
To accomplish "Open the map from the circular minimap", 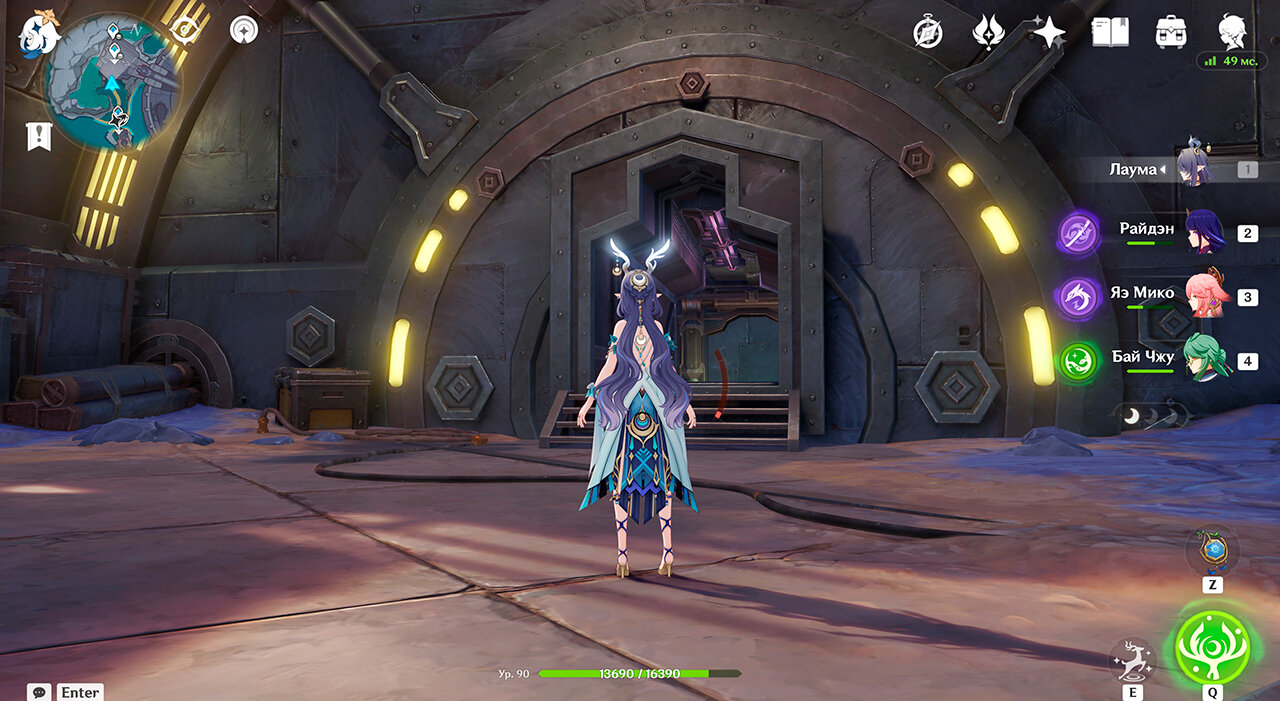I will 113,80.
